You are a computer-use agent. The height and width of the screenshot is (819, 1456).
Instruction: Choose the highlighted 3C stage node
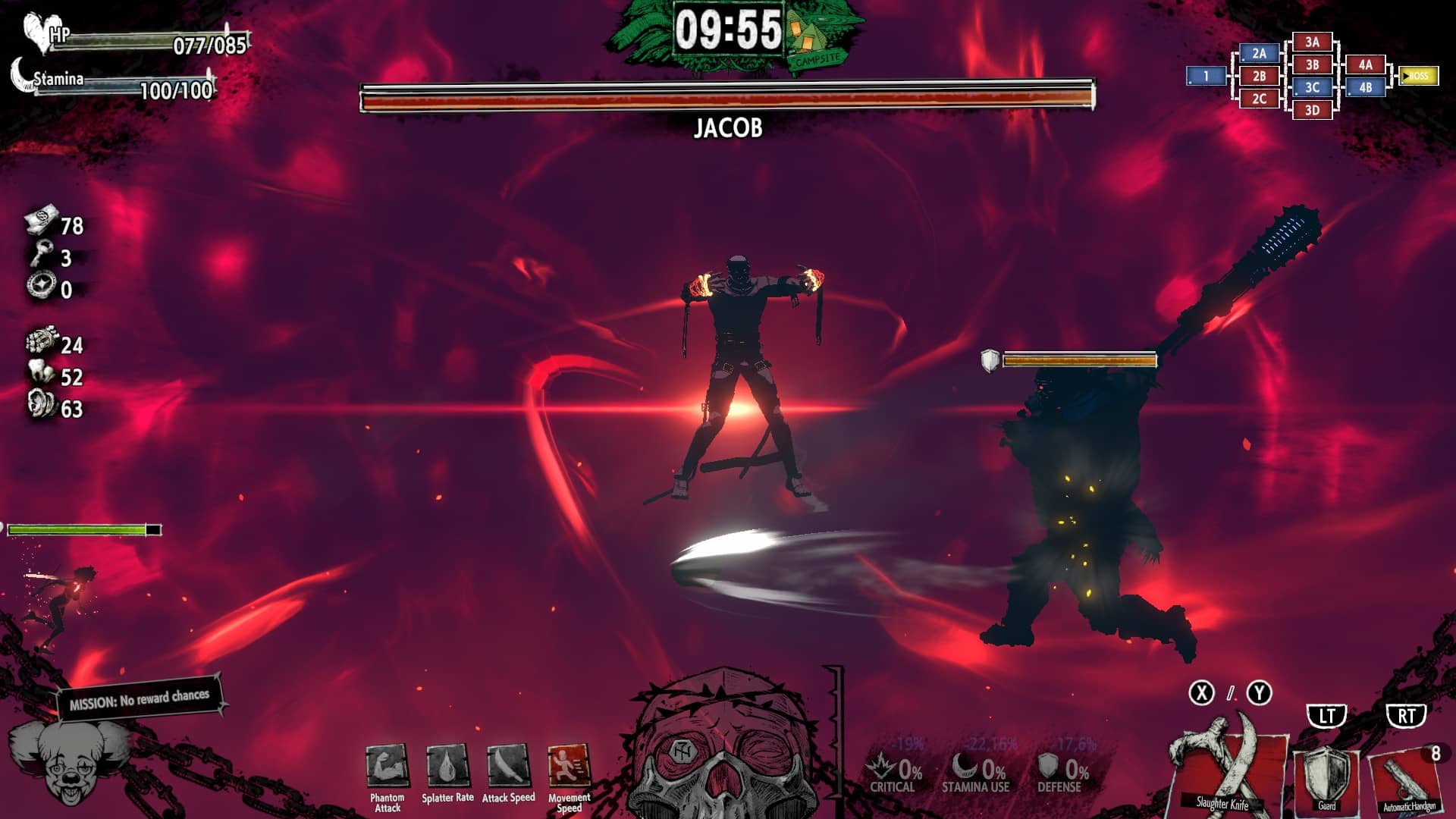coord(1312,88)
